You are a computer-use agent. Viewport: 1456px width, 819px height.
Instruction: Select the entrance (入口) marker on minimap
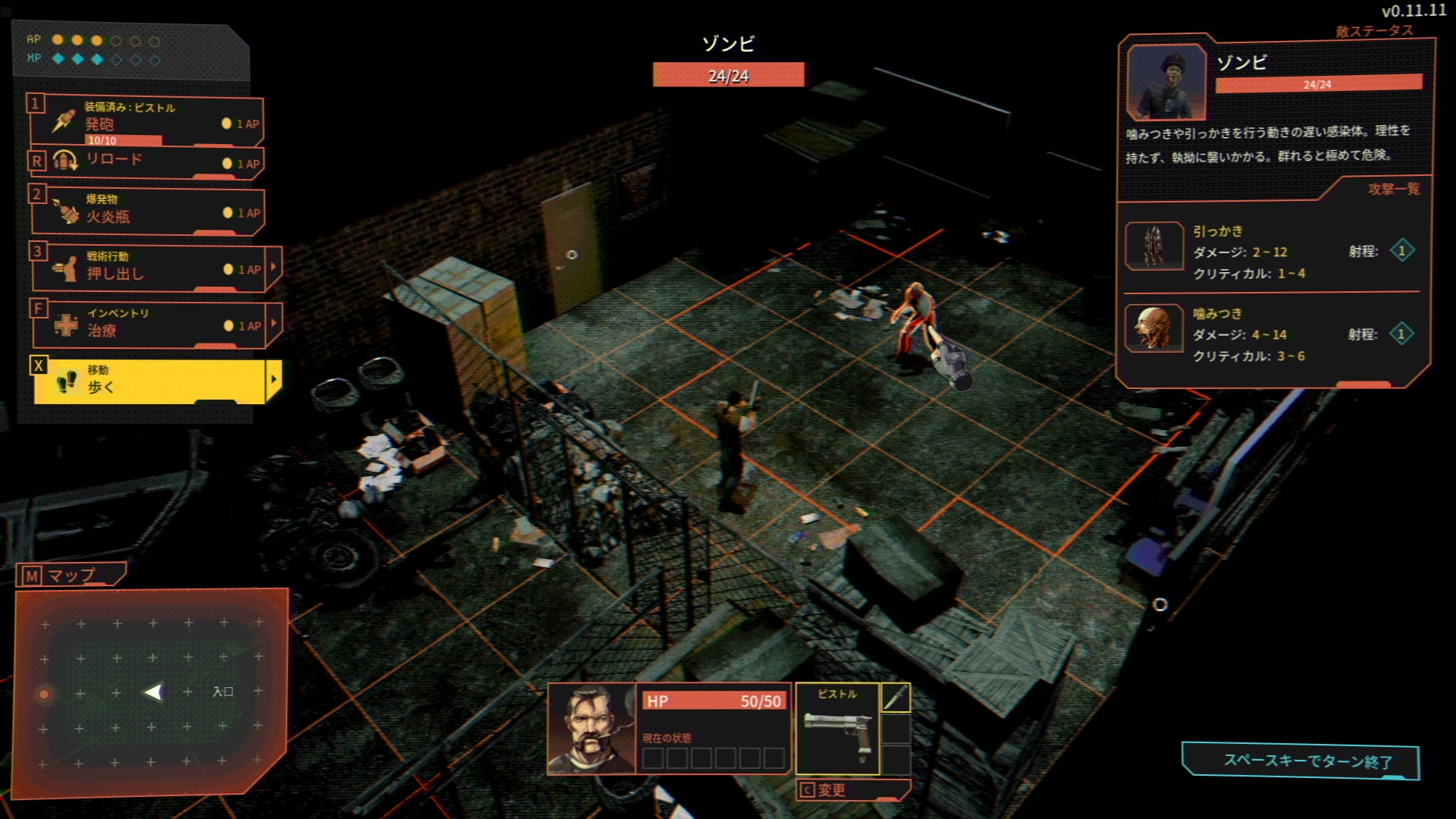[222, 692]
